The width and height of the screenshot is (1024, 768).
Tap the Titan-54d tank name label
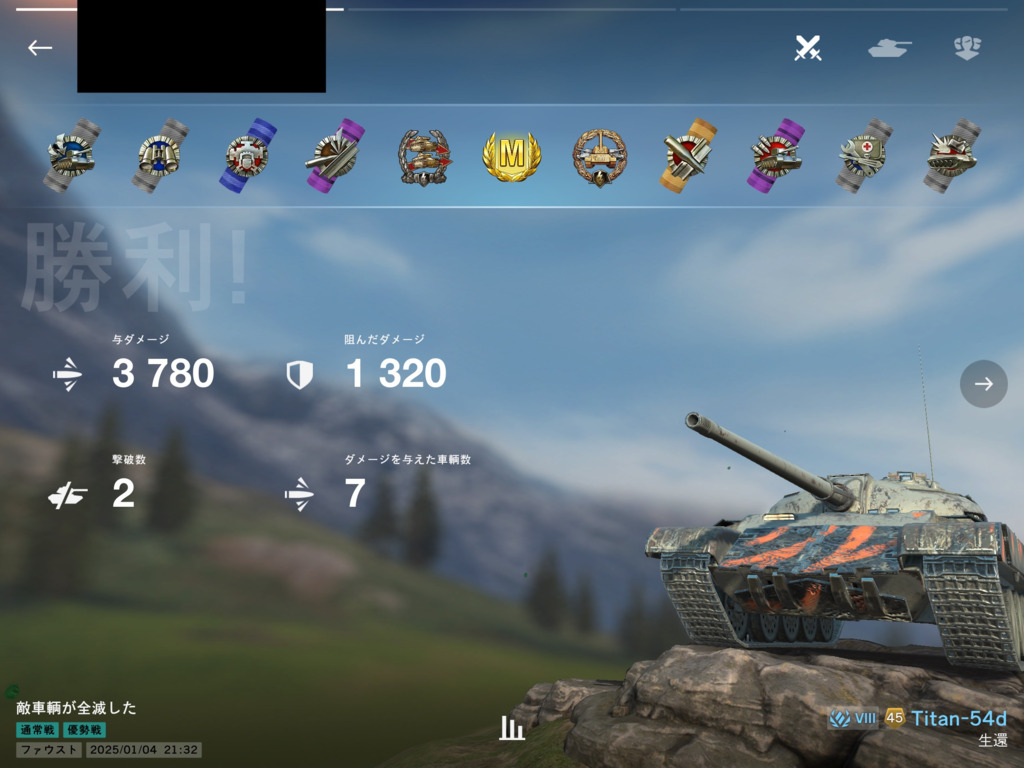(958, 718)
